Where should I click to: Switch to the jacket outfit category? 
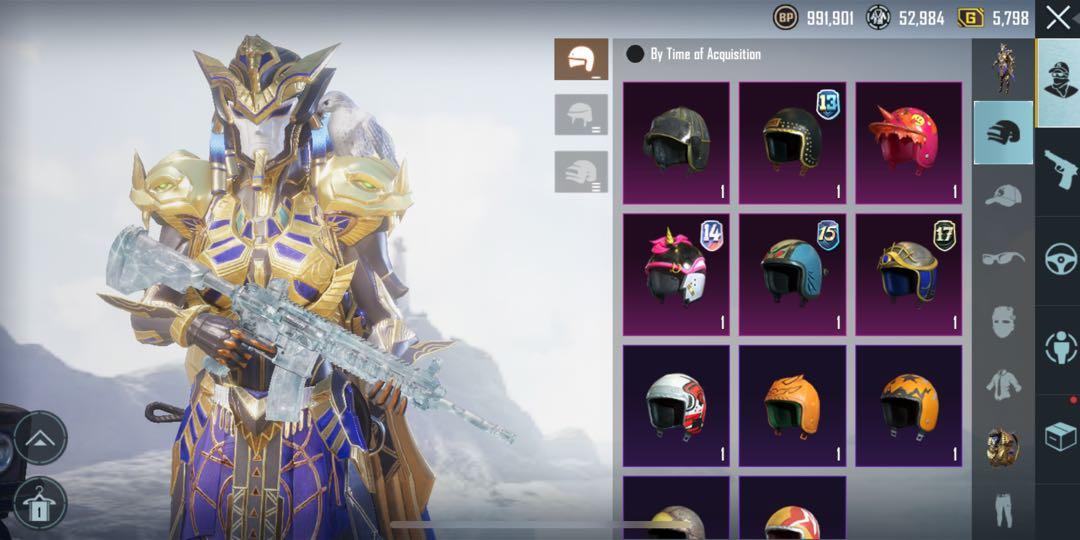tap(1003, 383)
